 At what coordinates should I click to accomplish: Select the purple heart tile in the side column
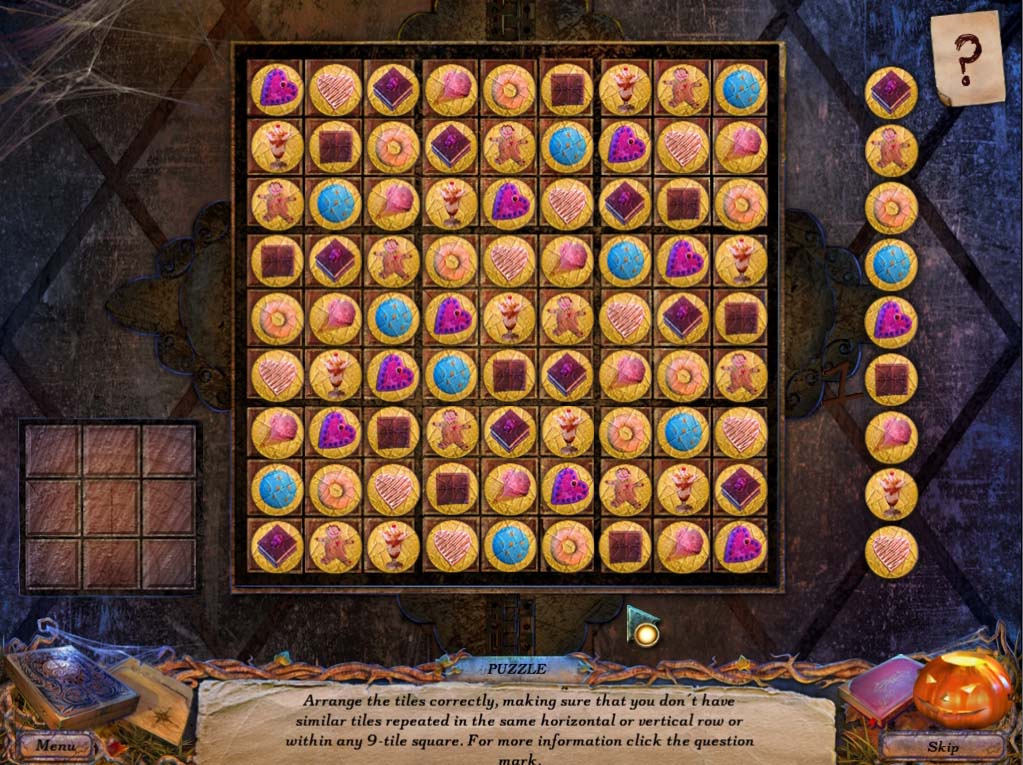891,322
